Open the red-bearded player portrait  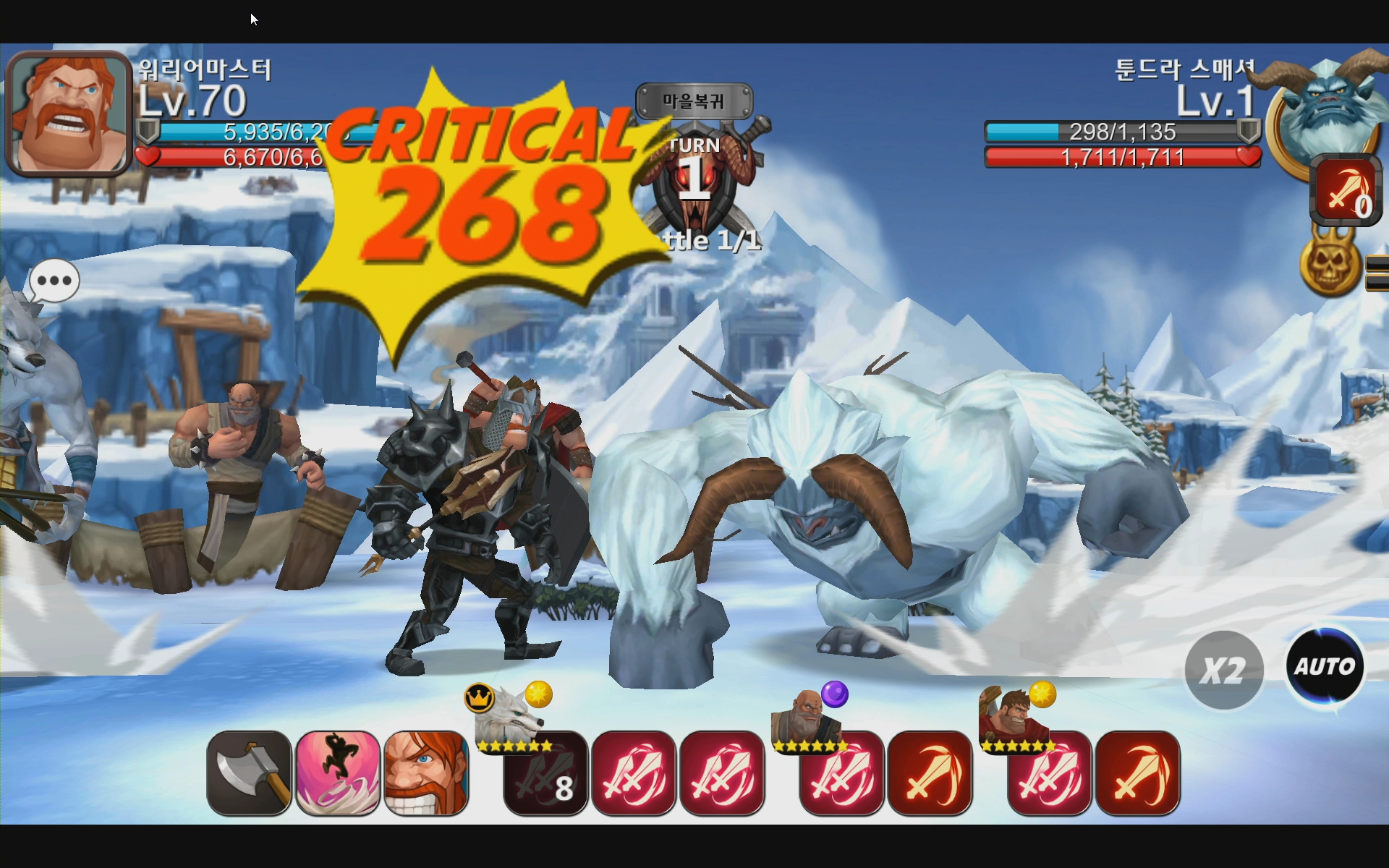[x=69, y=114]
